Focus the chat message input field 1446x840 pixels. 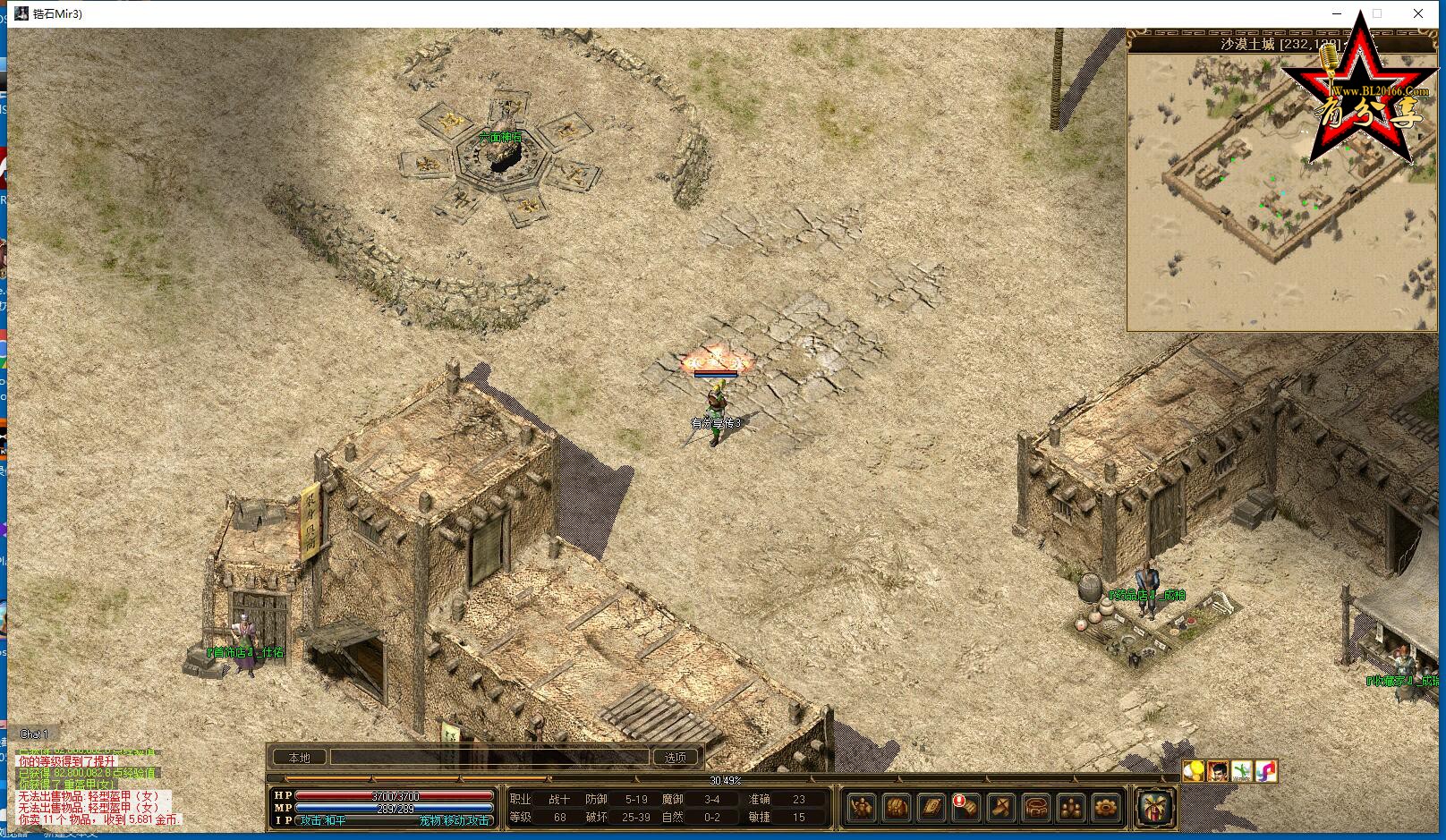click(489, 758)
